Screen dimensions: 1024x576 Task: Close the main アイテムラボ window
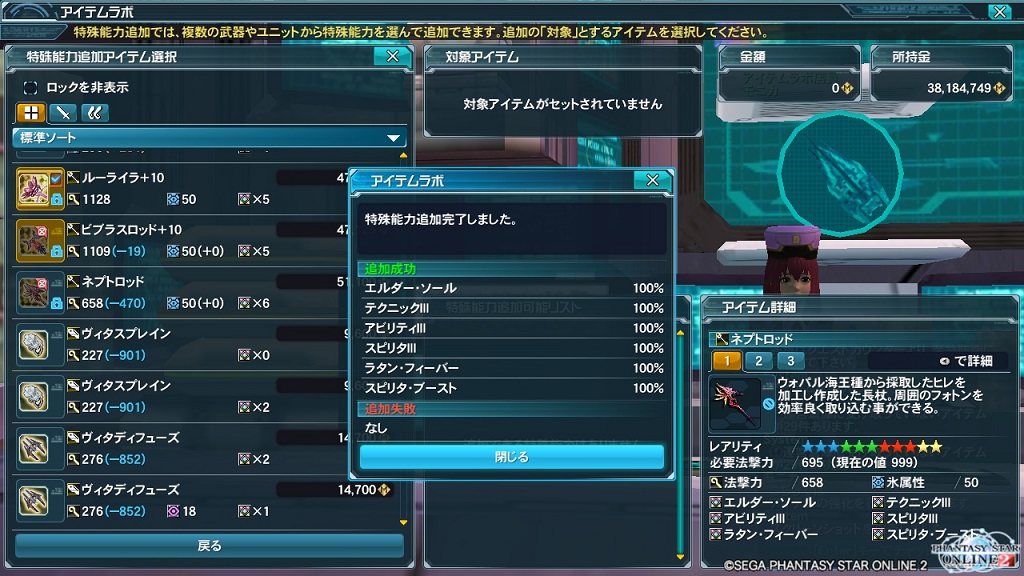pos(998,12)
